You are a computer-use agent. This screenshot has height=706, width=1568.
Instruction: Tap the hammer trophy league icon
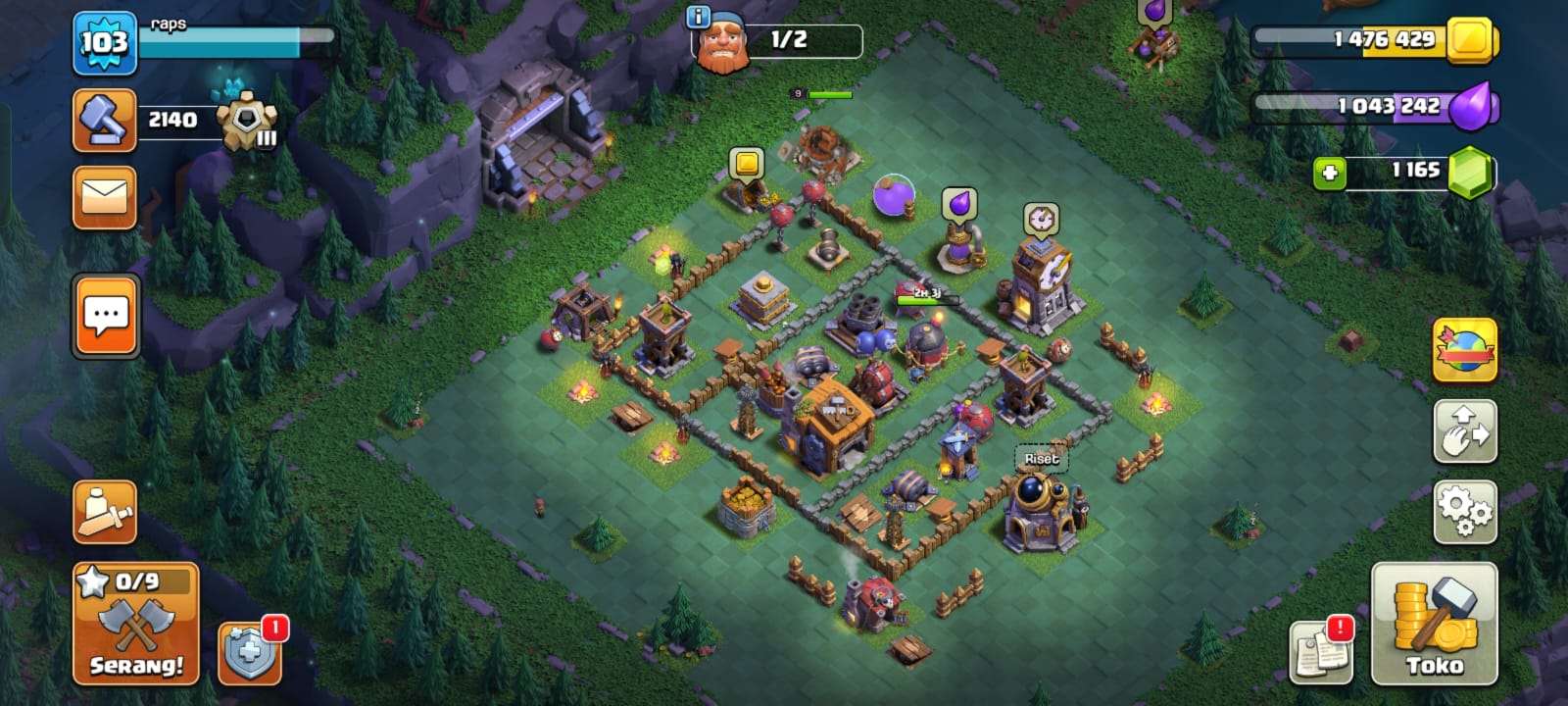point(104,121)
